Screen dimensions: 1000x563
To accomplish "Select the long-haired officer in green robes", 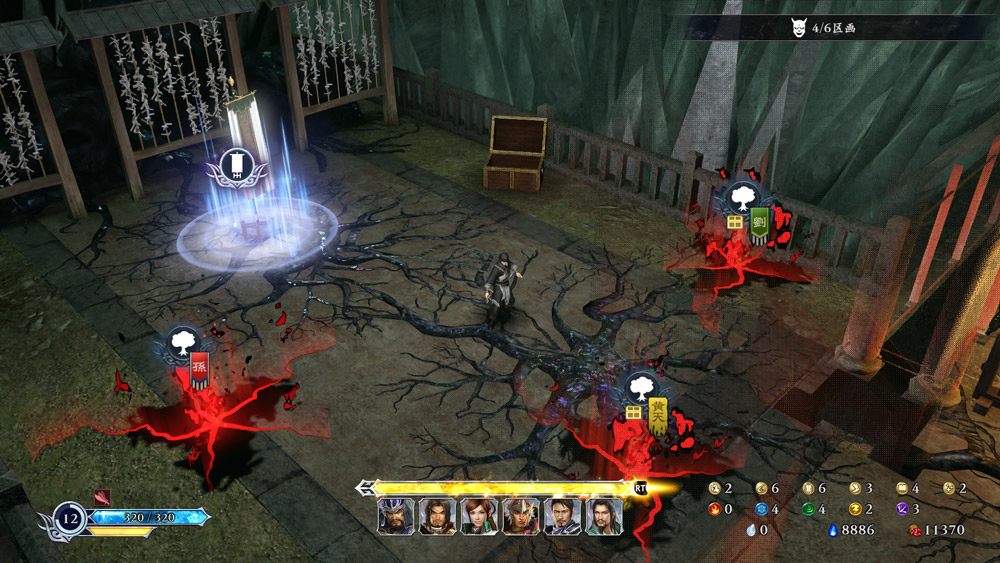I will [x=604, y=516].
